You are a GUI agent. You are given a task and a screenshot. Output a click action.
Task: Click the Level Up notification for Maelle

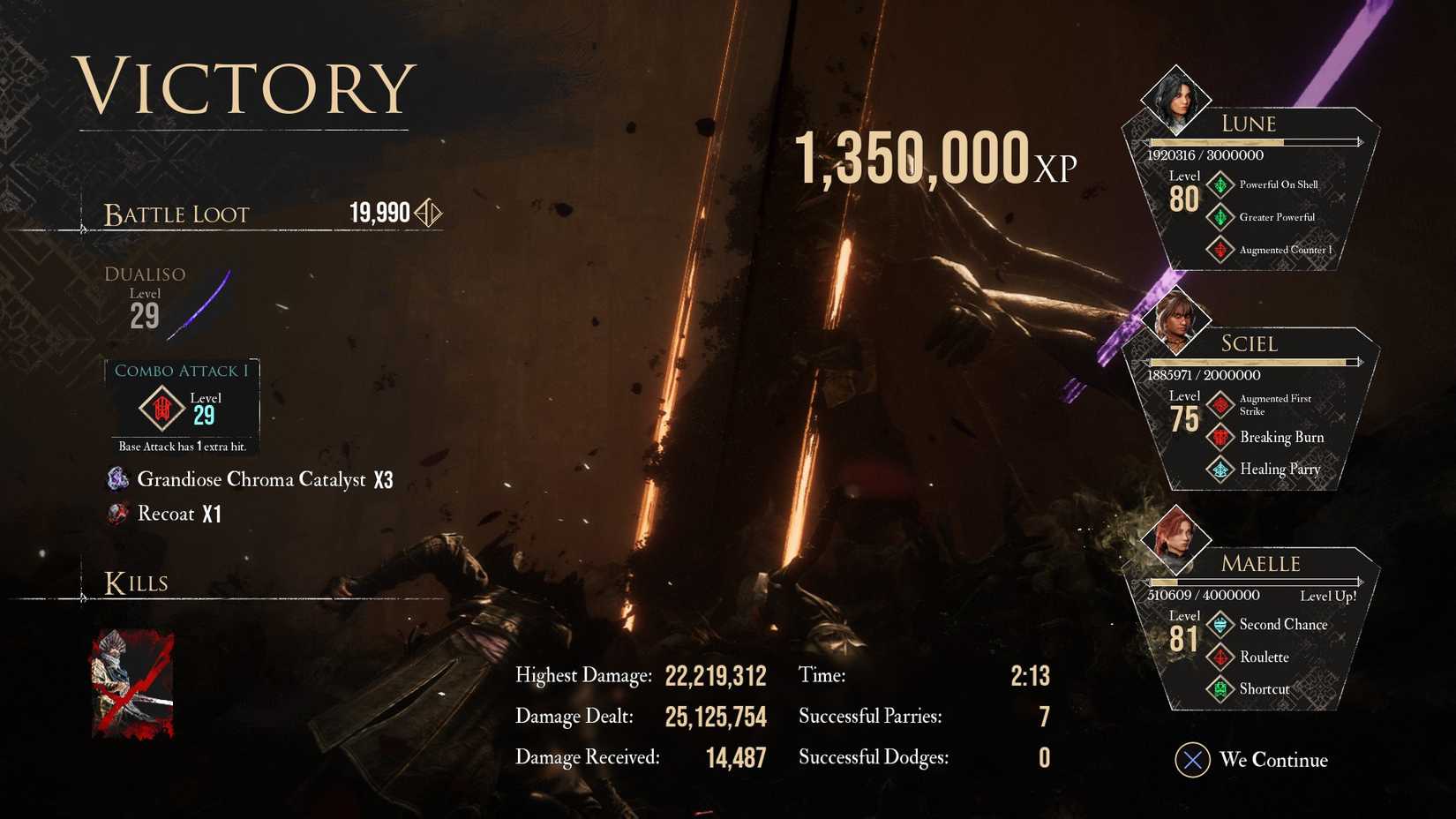tap(1328, 597)
